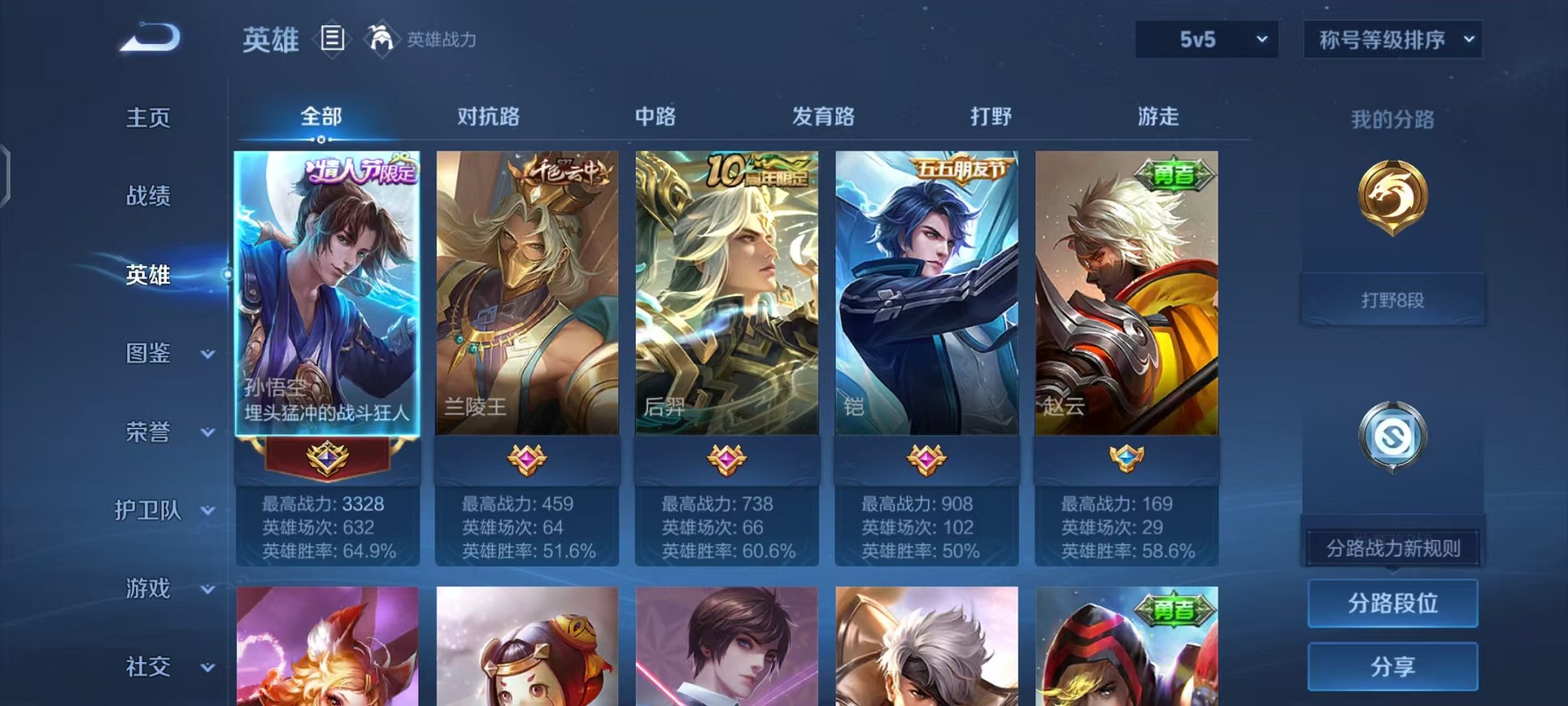Open the hero list detail icon beside 英雄

pyautogui.click(x=331, y=38)
